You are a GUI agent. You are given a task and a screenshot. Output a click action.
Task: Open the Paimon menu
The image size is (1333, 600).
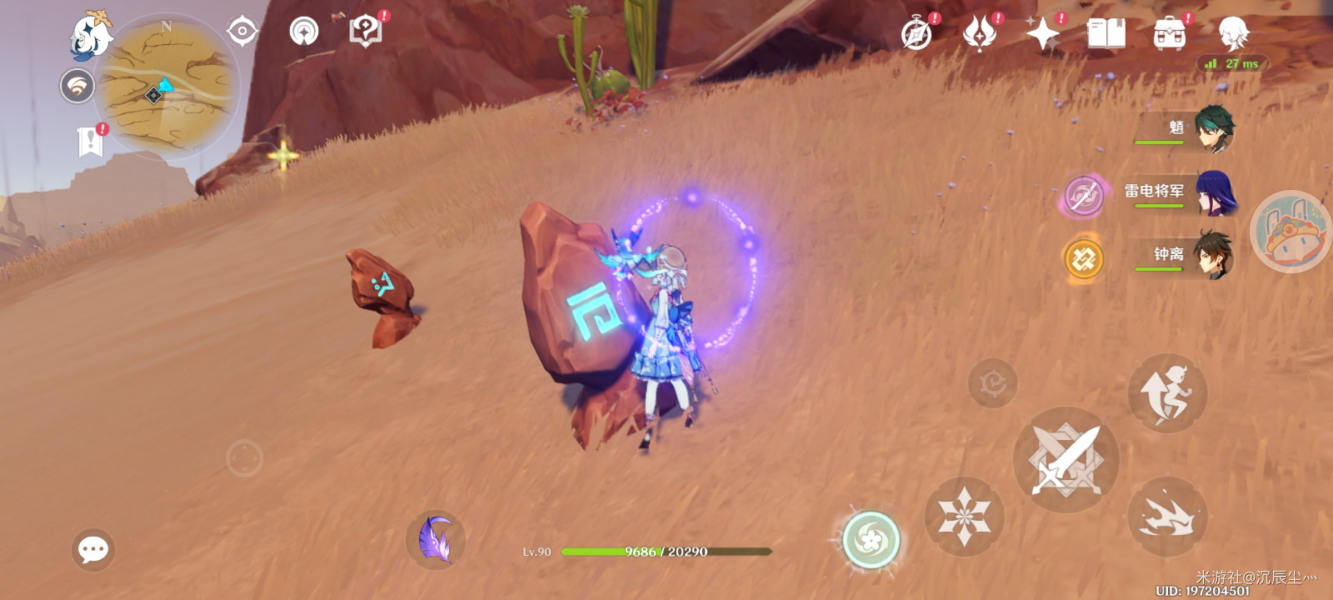coord(92,37)
